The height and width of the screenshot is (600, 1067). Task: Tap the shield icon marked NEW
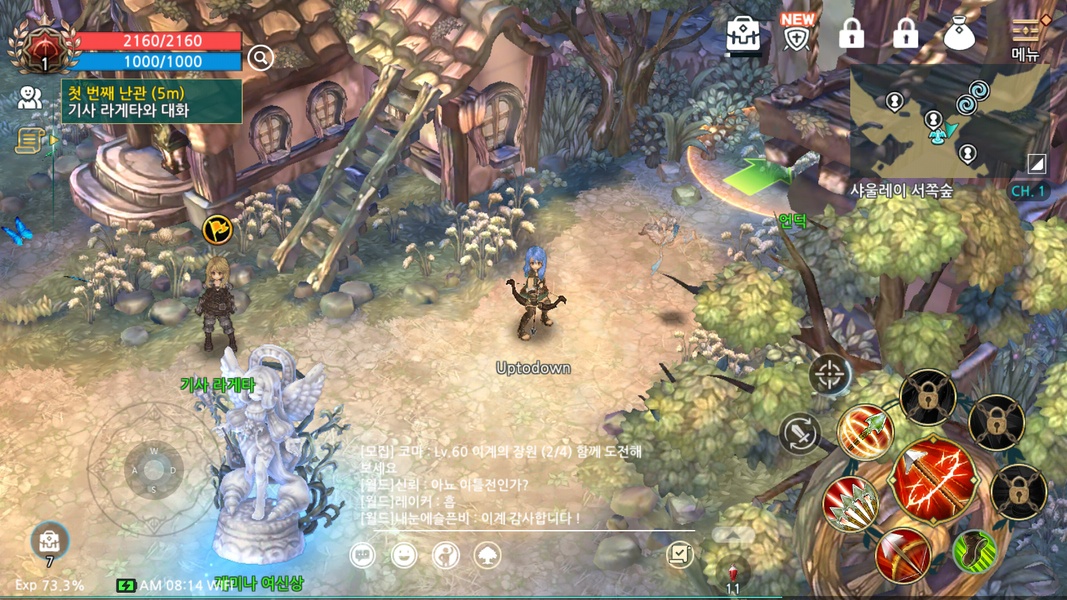click(797, 36)
